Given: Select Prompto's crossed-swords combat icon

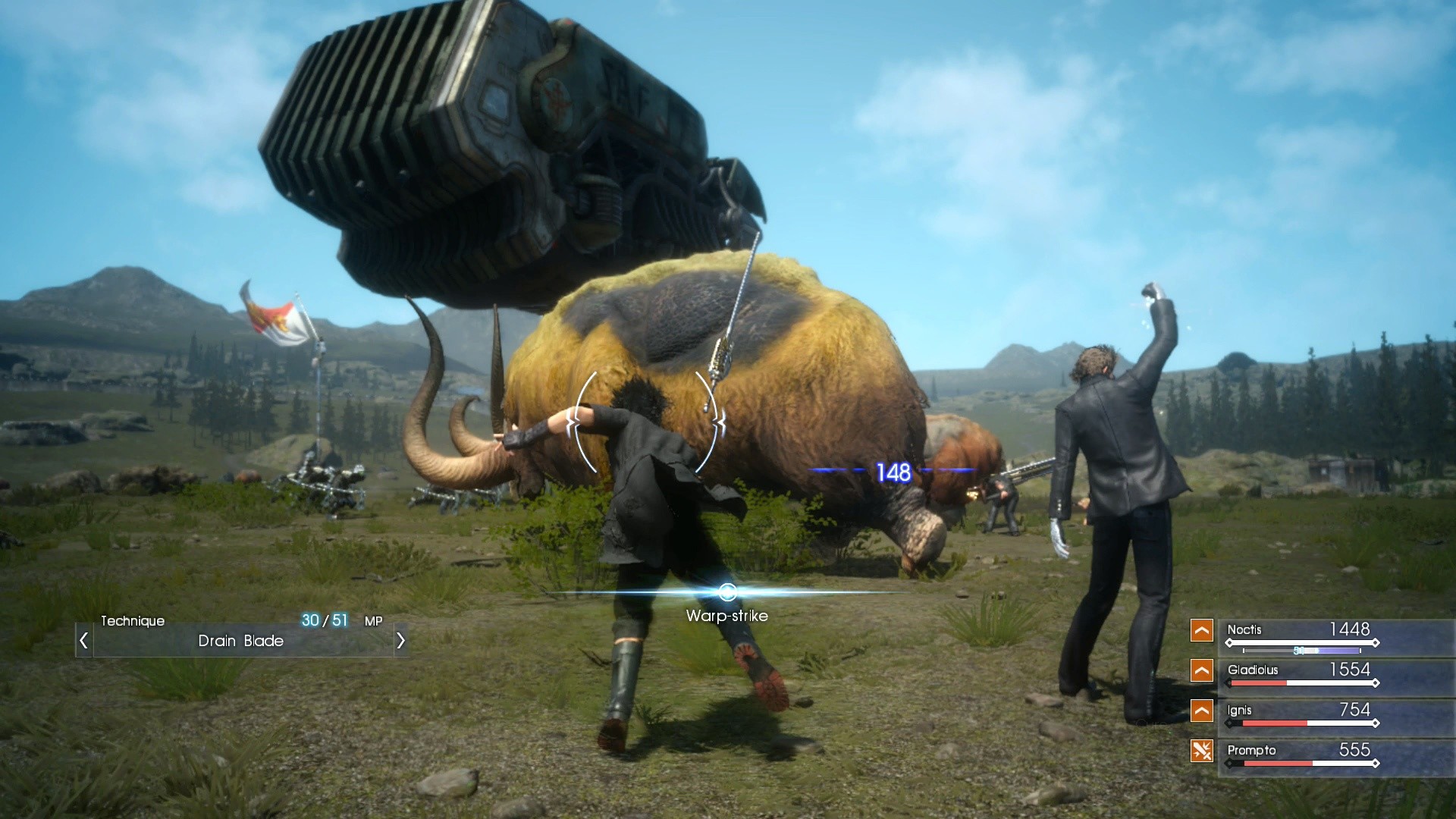Looking at the screenshot, I should (1200, 751).
